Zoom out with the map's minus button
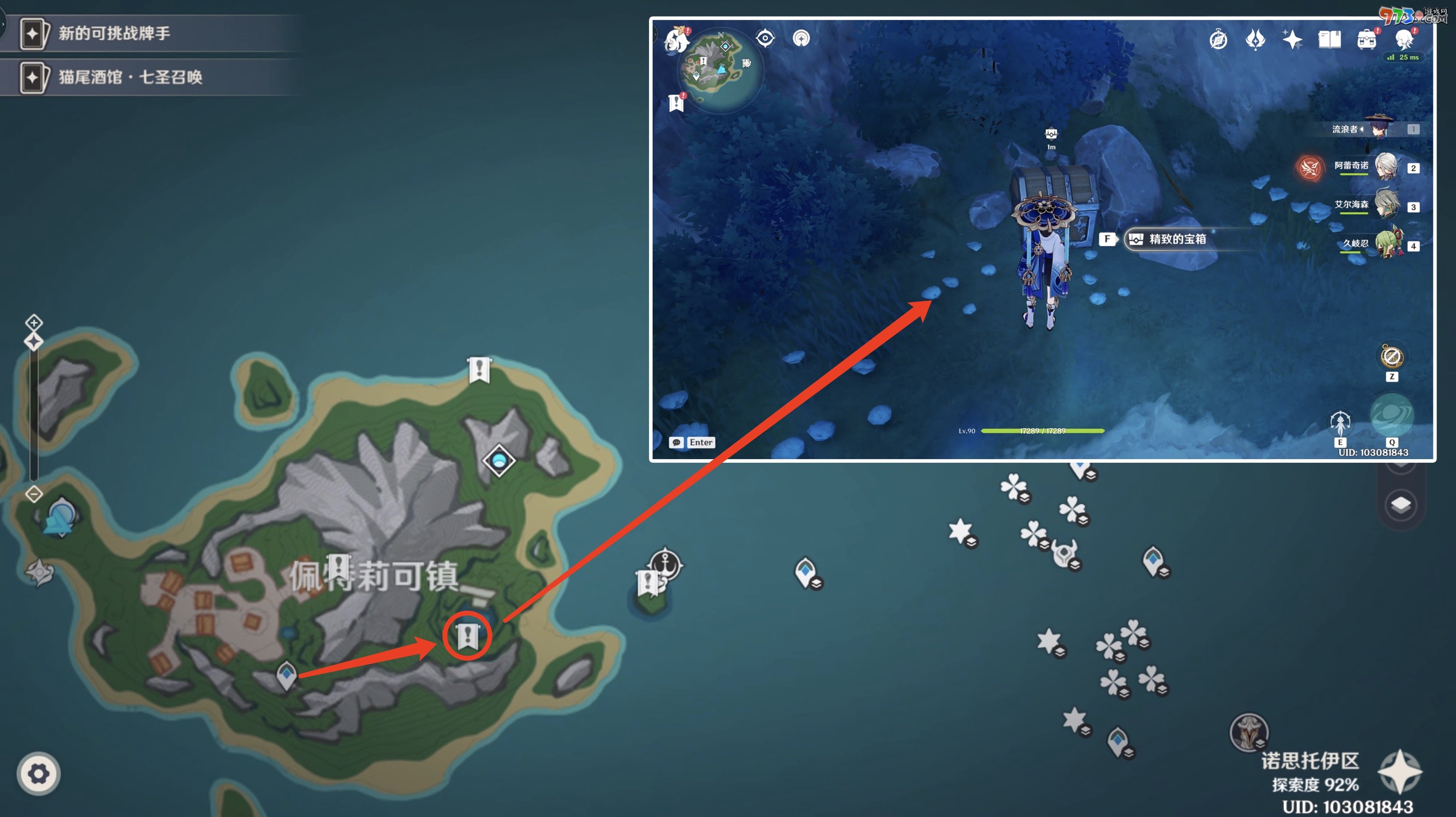Viewport: 1456px width, 817px height. click(34, 494)
